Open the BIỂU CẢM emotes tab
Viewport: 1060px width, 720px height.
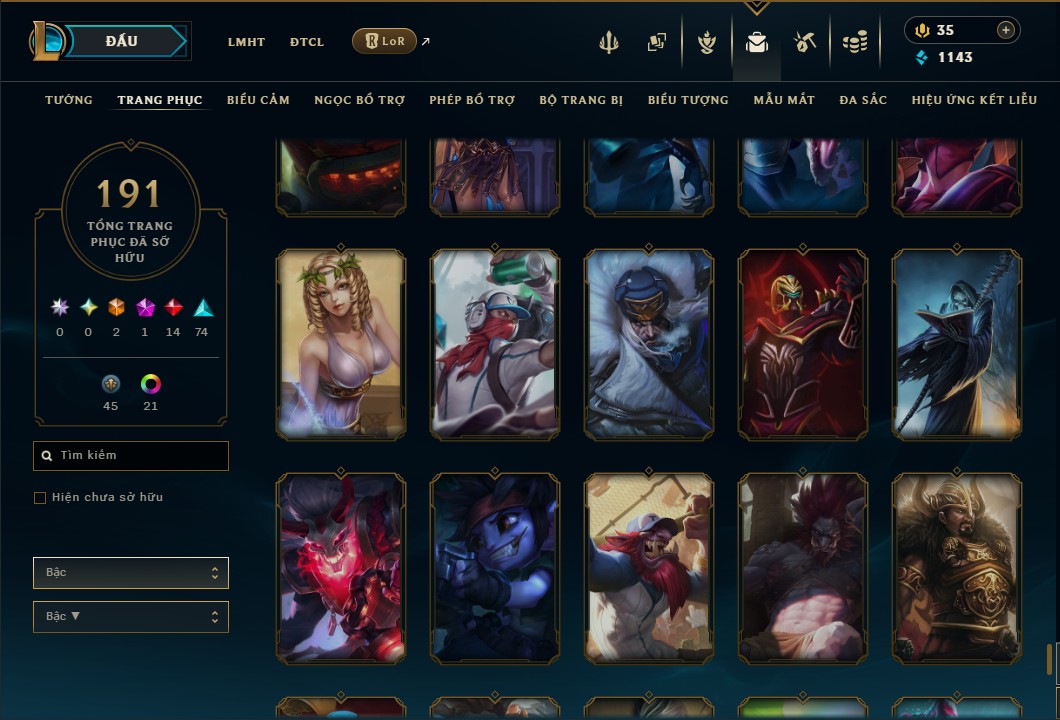click(258, 100)
